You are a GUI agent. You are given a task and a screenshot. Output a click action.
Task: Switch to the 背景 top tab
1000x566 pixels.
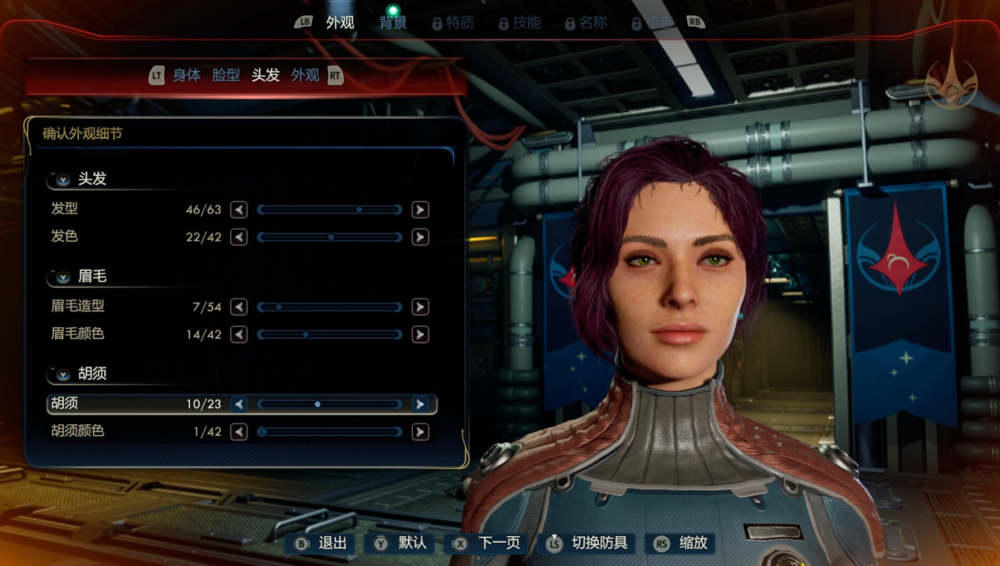(x=392, y=22)
